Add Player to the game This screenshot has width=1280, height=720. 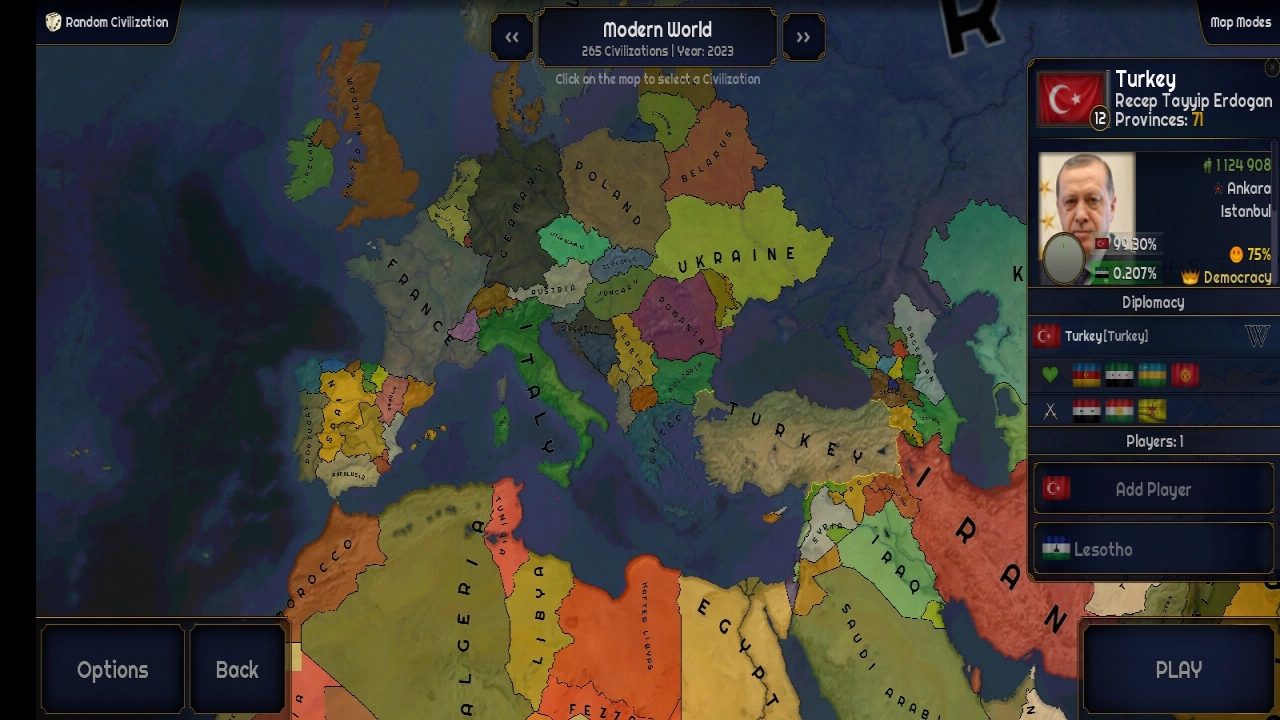tap(1153, 489)
